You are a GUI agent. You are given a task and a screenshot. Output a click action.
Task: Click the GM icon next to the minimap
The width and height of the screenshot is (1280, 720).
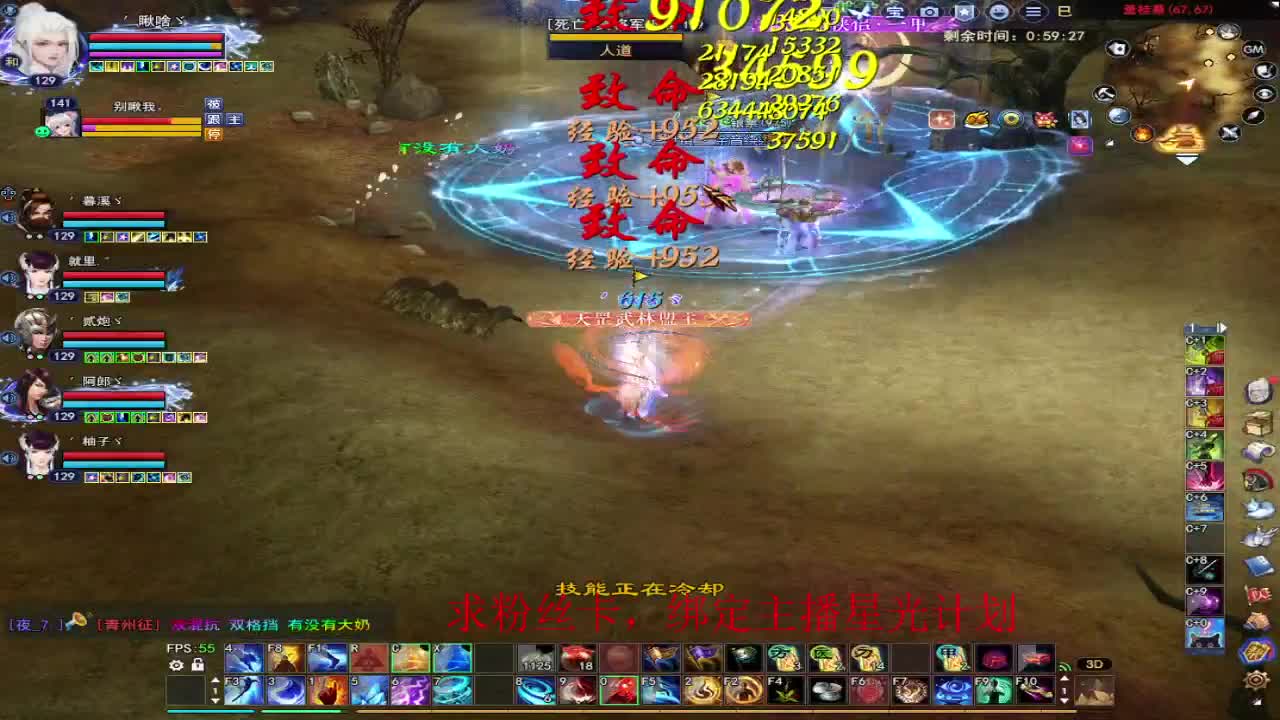1254,50
